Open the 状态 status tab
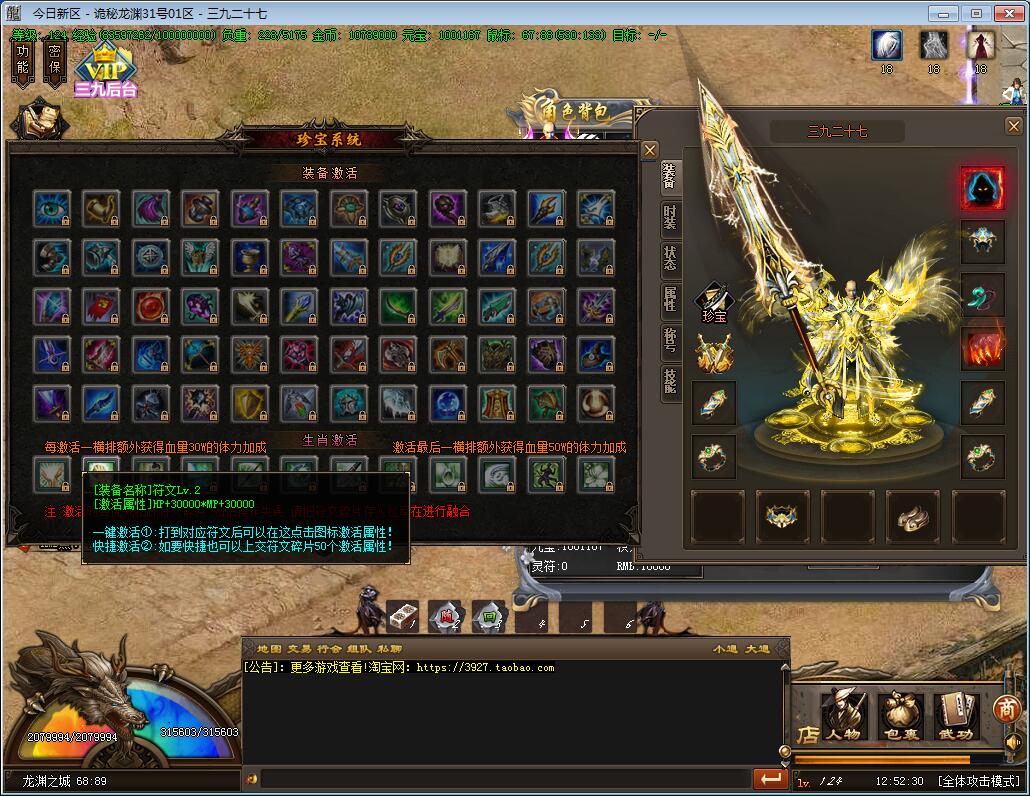Screen dimensions: 1030x796 coord(669,258)
